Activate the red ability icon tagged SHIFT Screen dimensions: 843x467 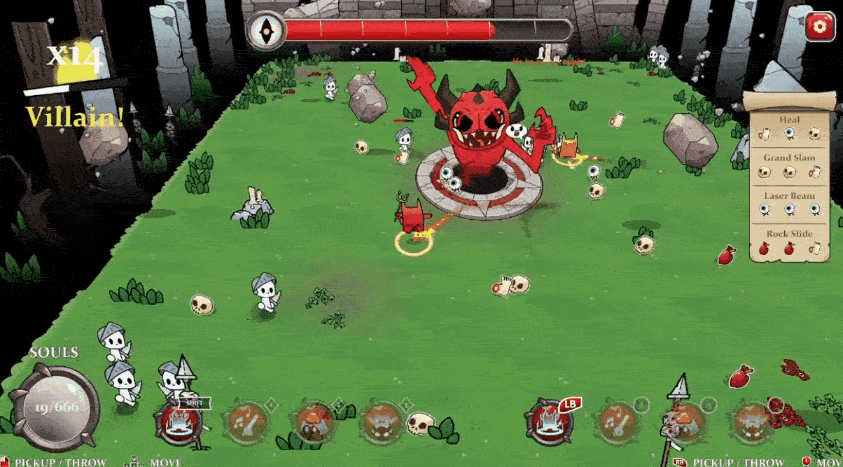(x=181, y=425)
